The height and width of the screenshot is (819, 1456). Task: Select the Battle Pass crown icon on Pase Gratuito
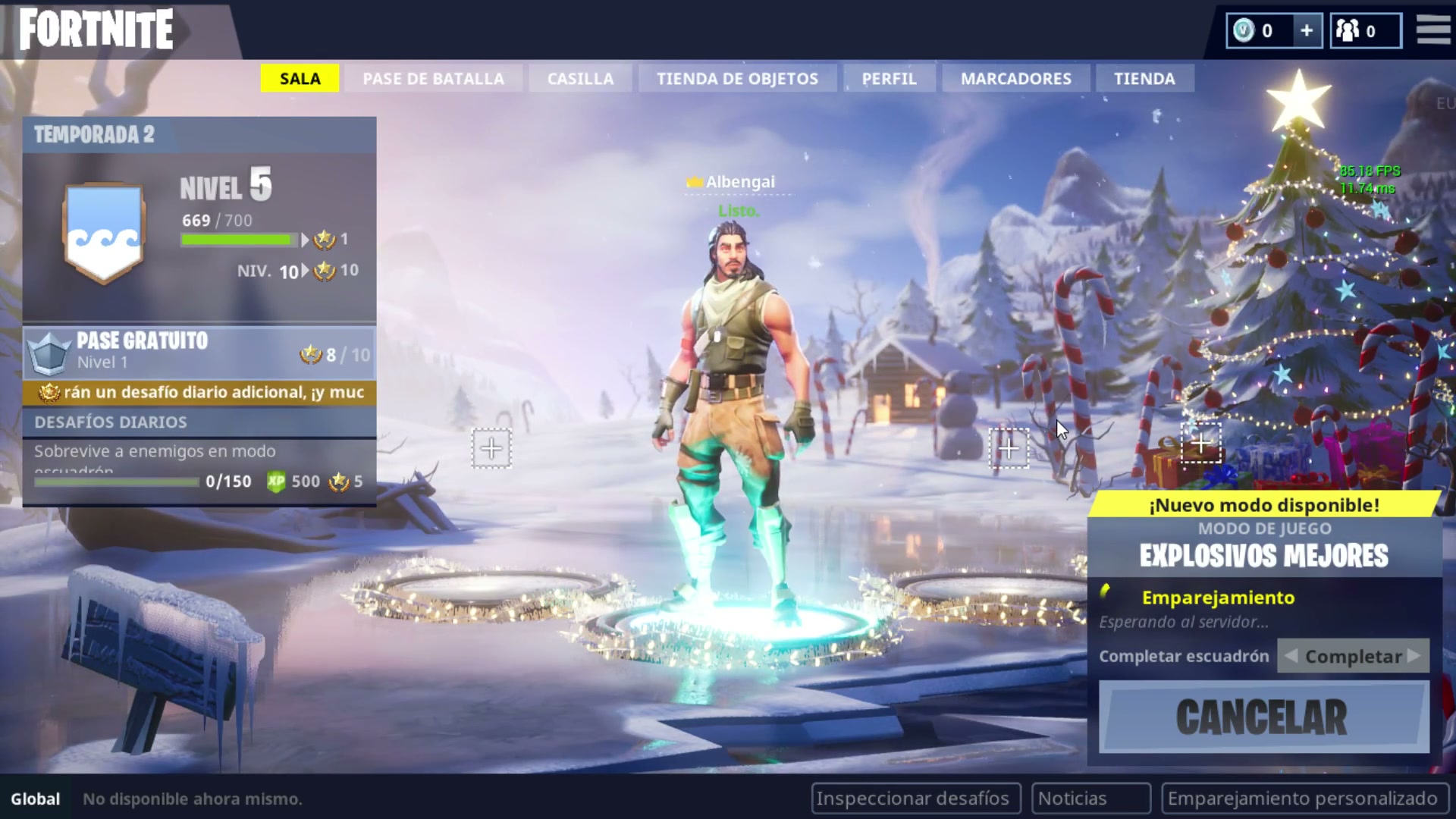pos(49,352)
